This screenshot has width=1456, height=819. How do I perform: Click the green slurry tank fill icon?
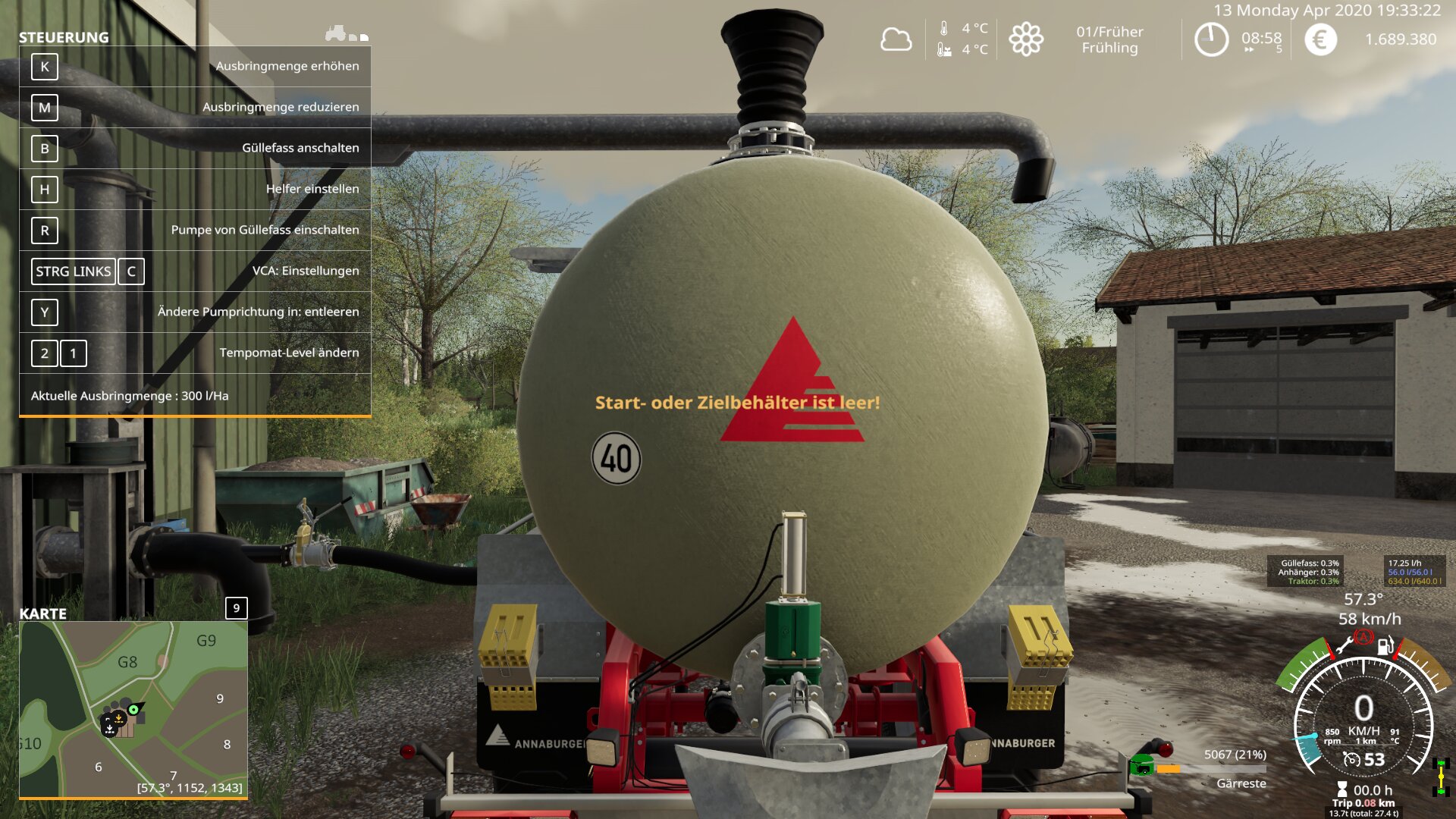[x=1141, y=764]
